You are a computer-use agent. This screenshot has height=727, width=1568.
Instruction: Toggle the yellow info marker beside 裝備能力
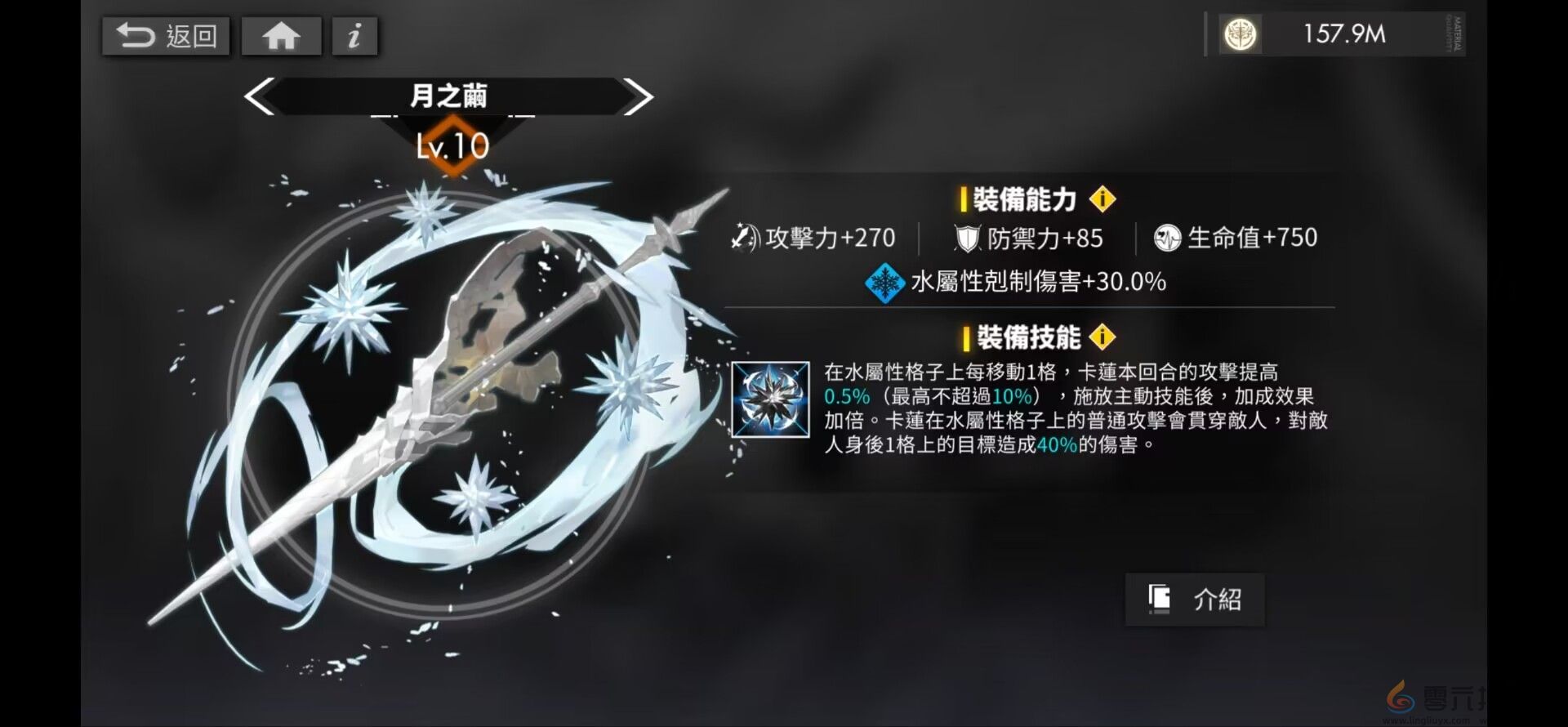1105,197
